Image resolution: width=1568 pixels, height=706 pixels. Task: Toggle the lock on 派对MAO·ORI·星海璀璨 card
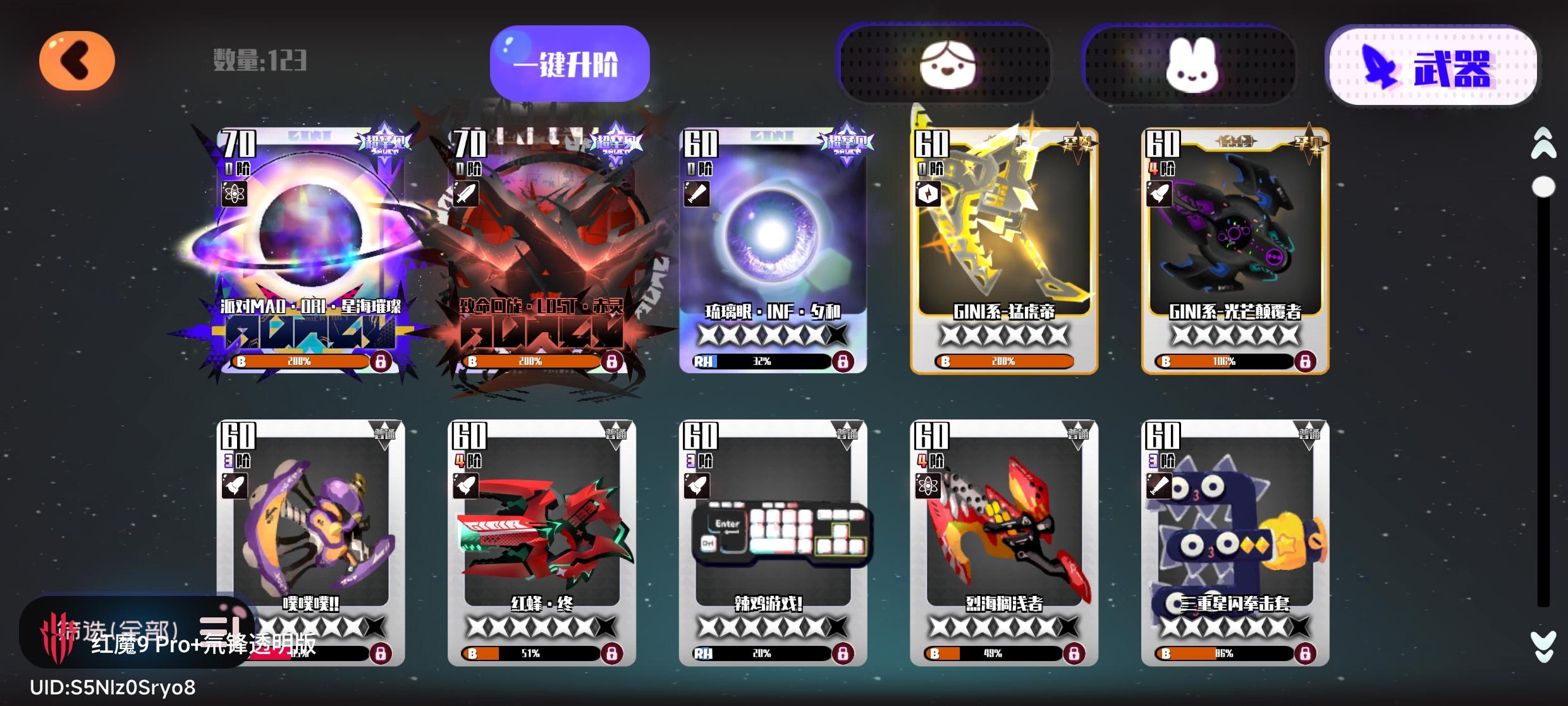(x=383, y=361)
